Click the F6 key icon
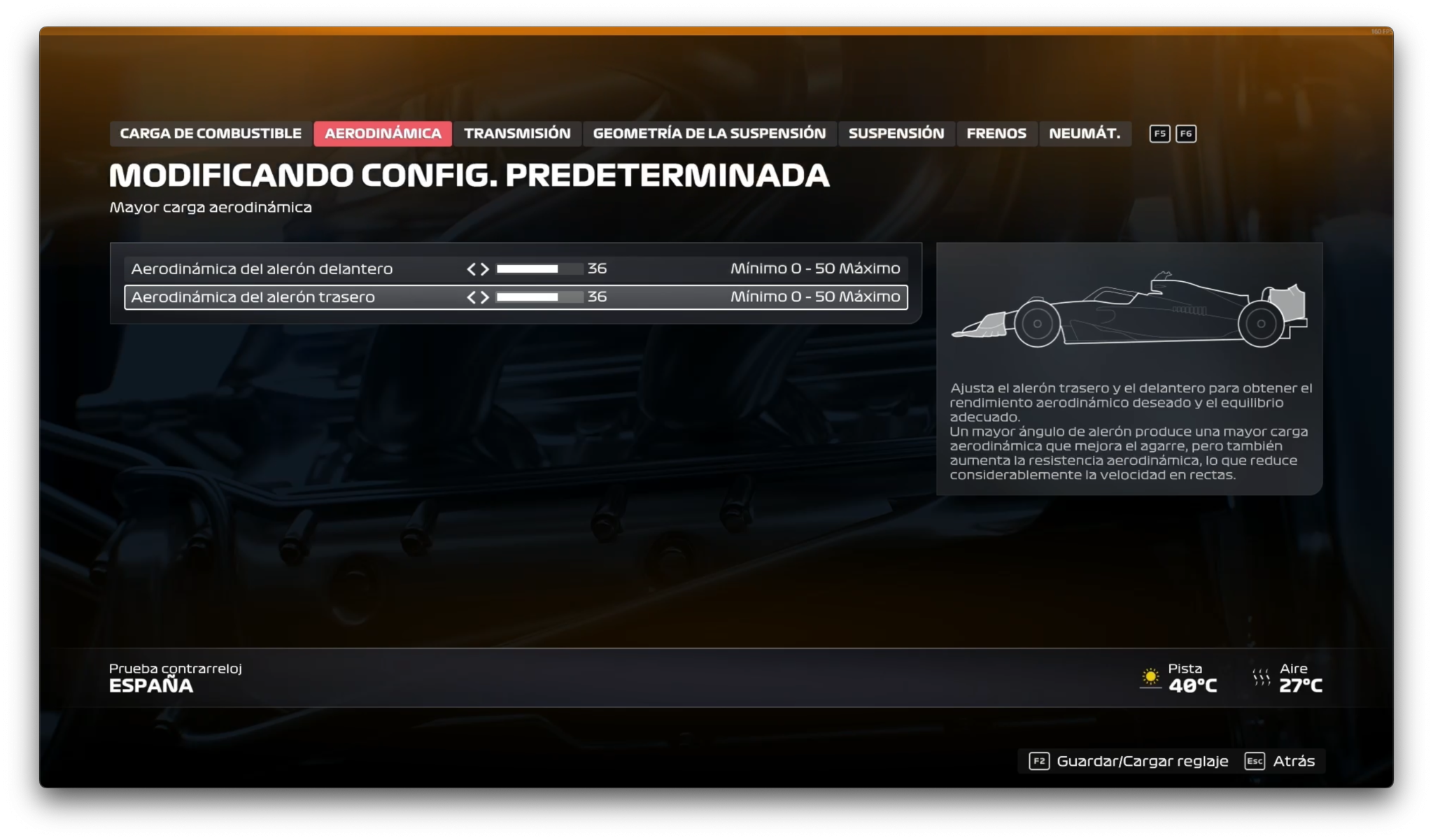This screenshot has height=840, width=1433. click(1186, 134)
